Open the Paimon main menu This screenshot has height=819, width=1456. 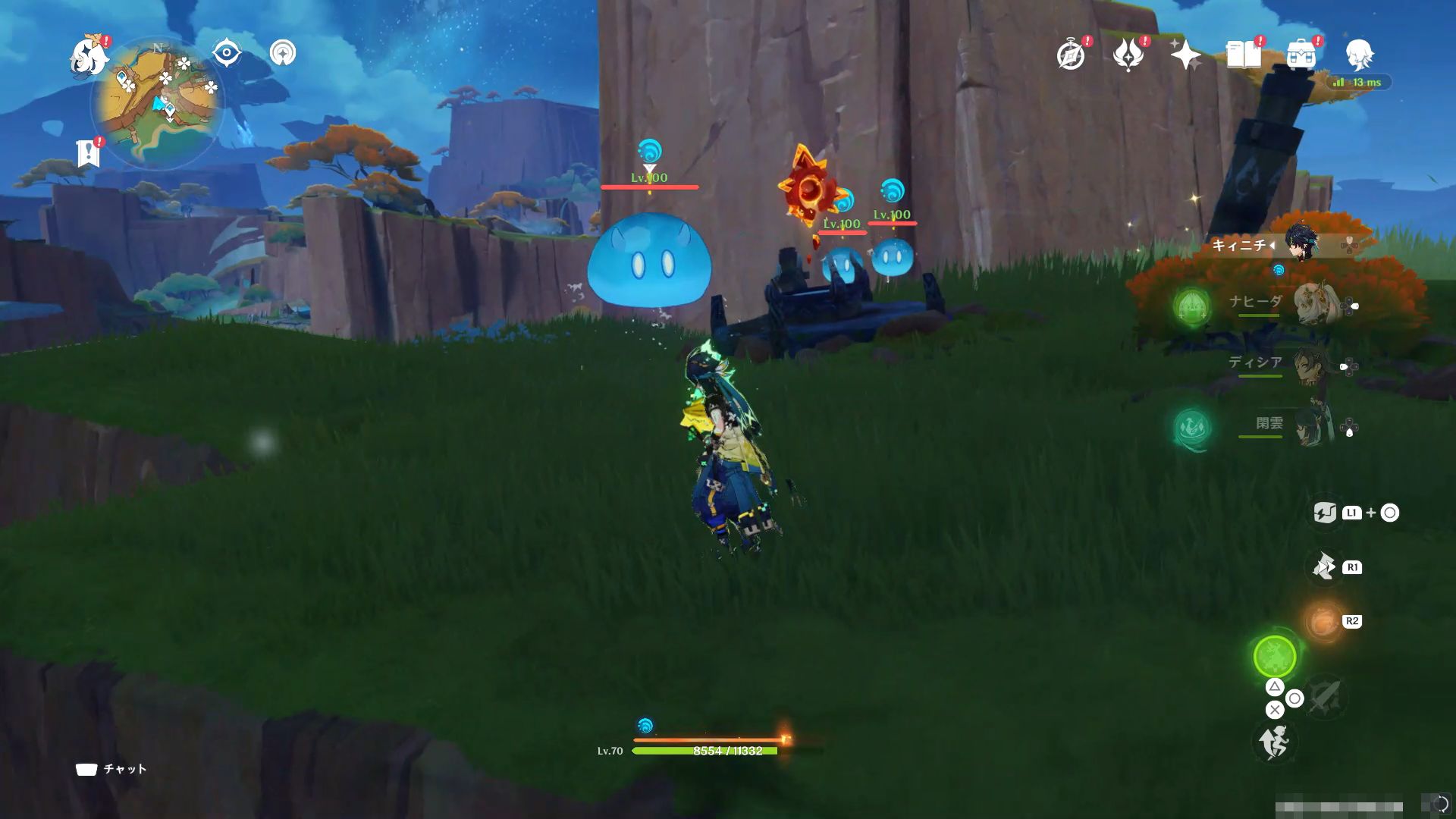click(x=89, y=57)
